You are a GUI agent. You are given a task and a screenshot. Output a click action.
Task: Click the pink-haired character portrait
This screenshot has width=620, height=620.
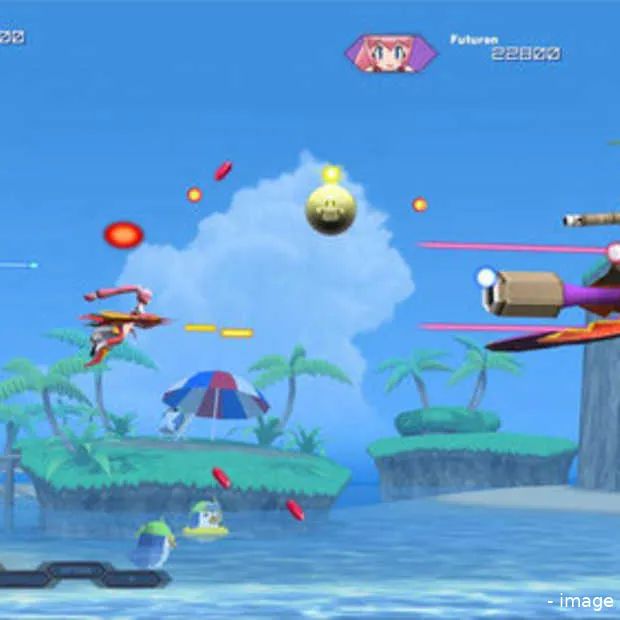(391, 53)
